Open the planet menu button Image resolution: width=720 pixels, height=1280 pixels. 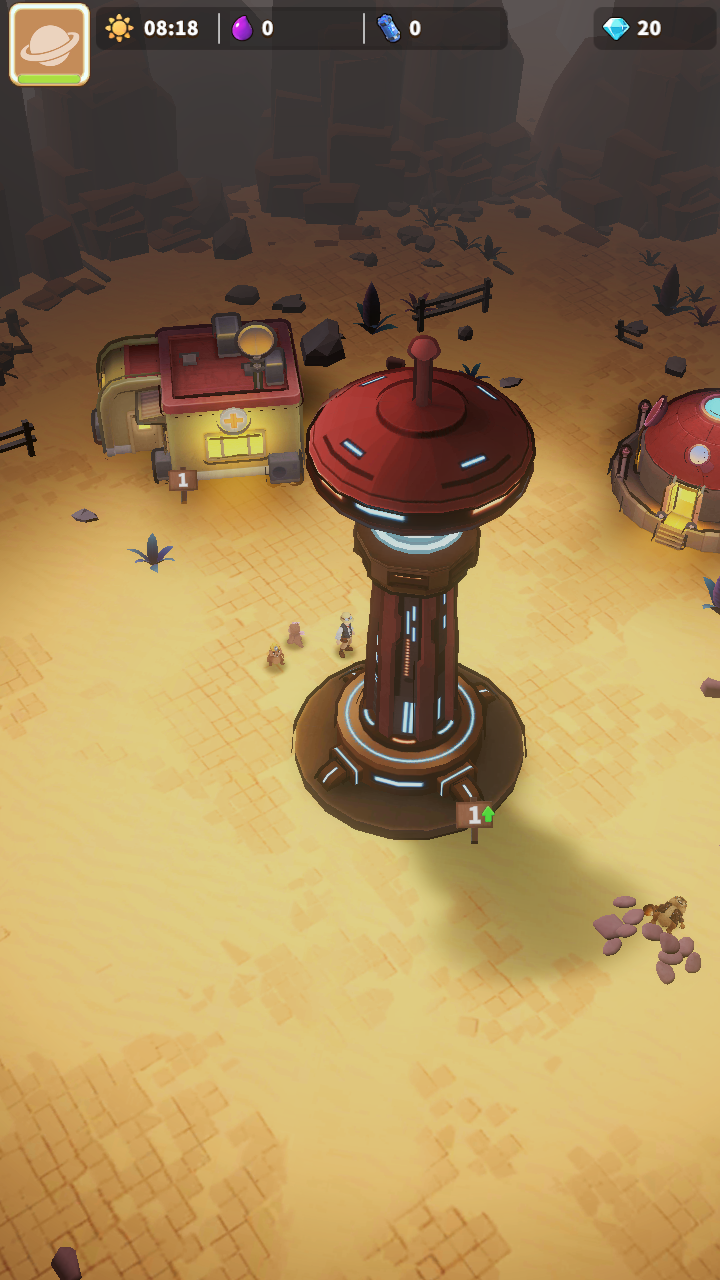[49, 44]
